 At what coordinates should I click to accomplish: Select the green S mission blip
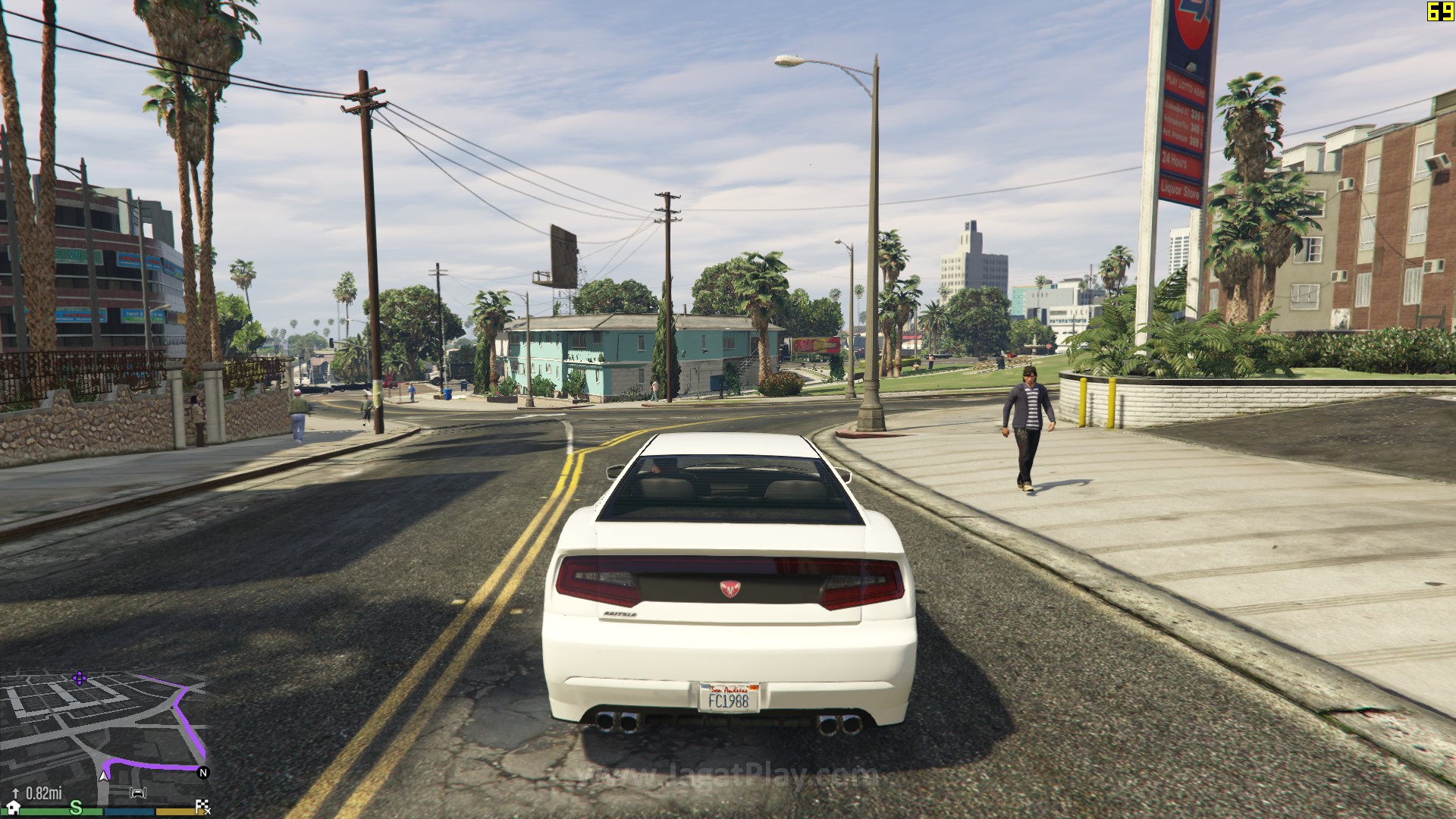[76, 808]
